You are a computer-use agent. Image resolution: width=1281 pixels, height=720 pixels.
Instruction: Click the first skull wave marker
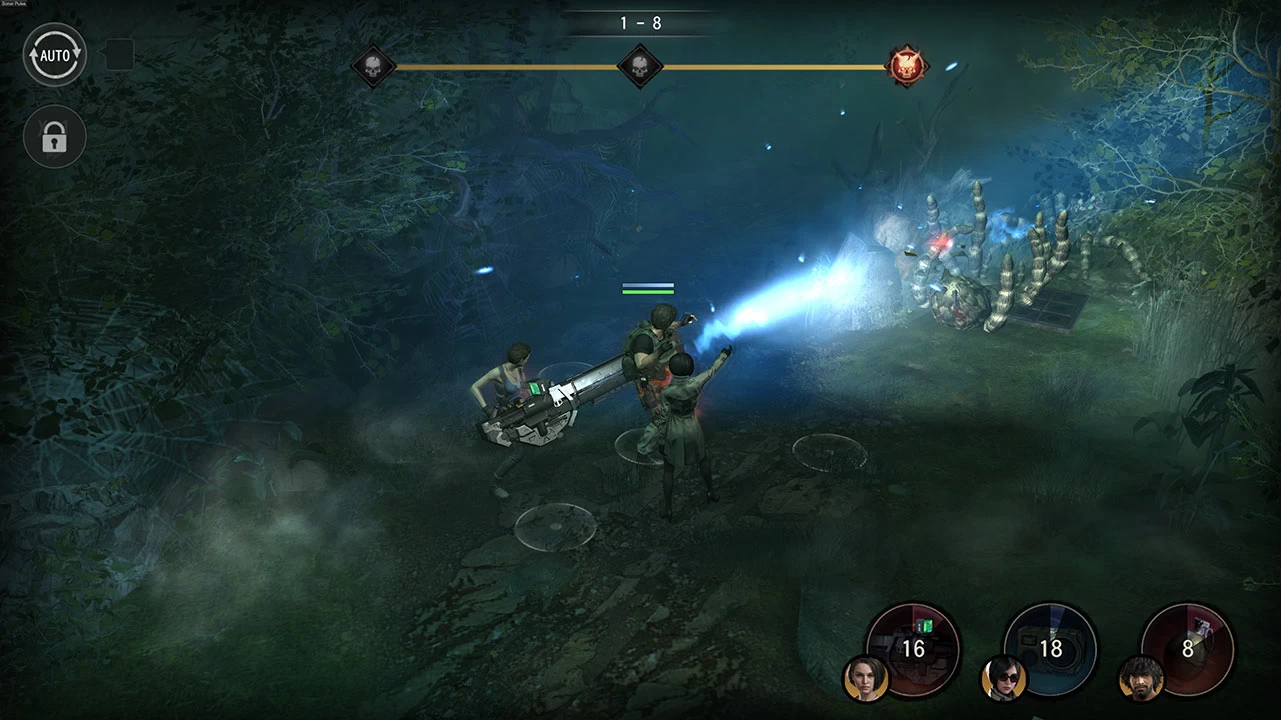coord(373,67)
